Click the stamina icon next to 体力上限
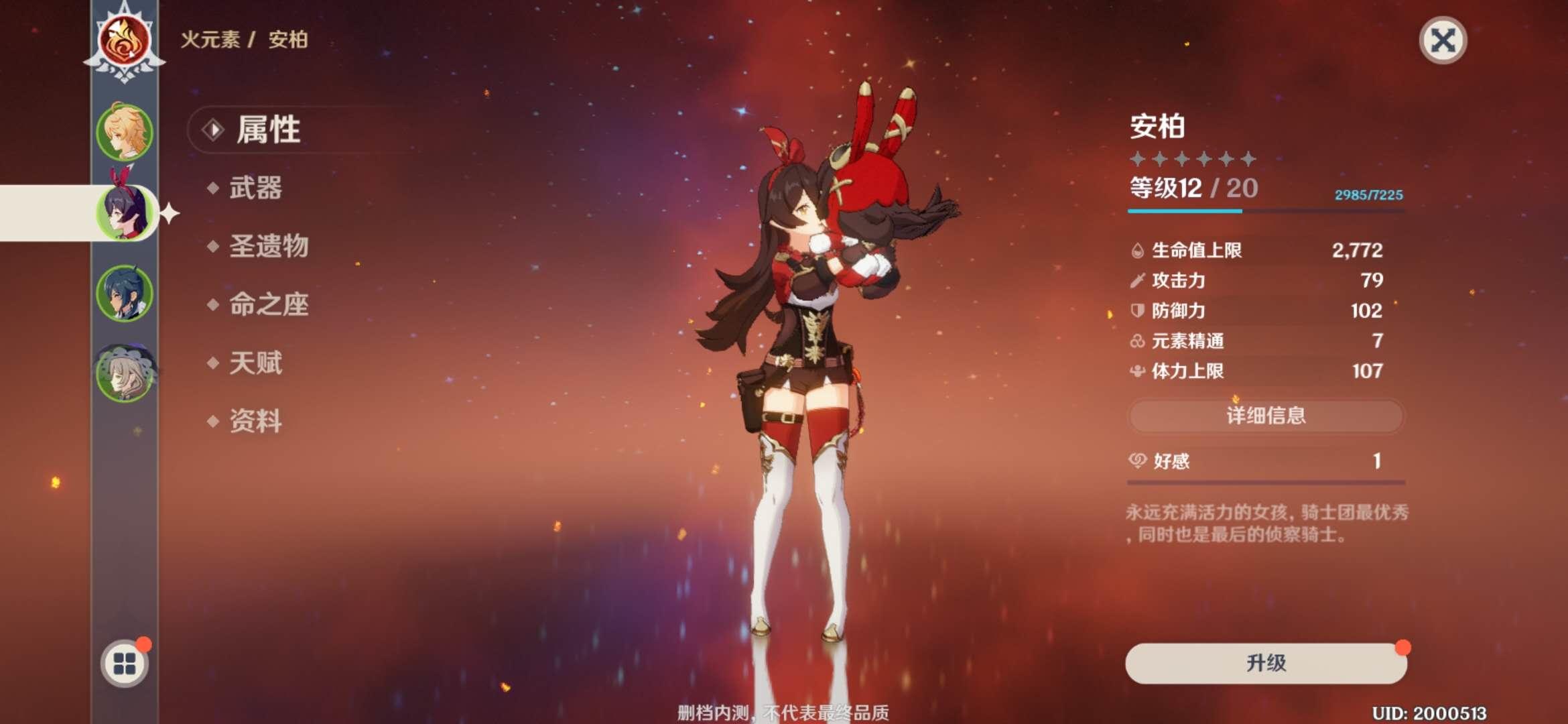The image size is (1568, 724). [1135, 371]
